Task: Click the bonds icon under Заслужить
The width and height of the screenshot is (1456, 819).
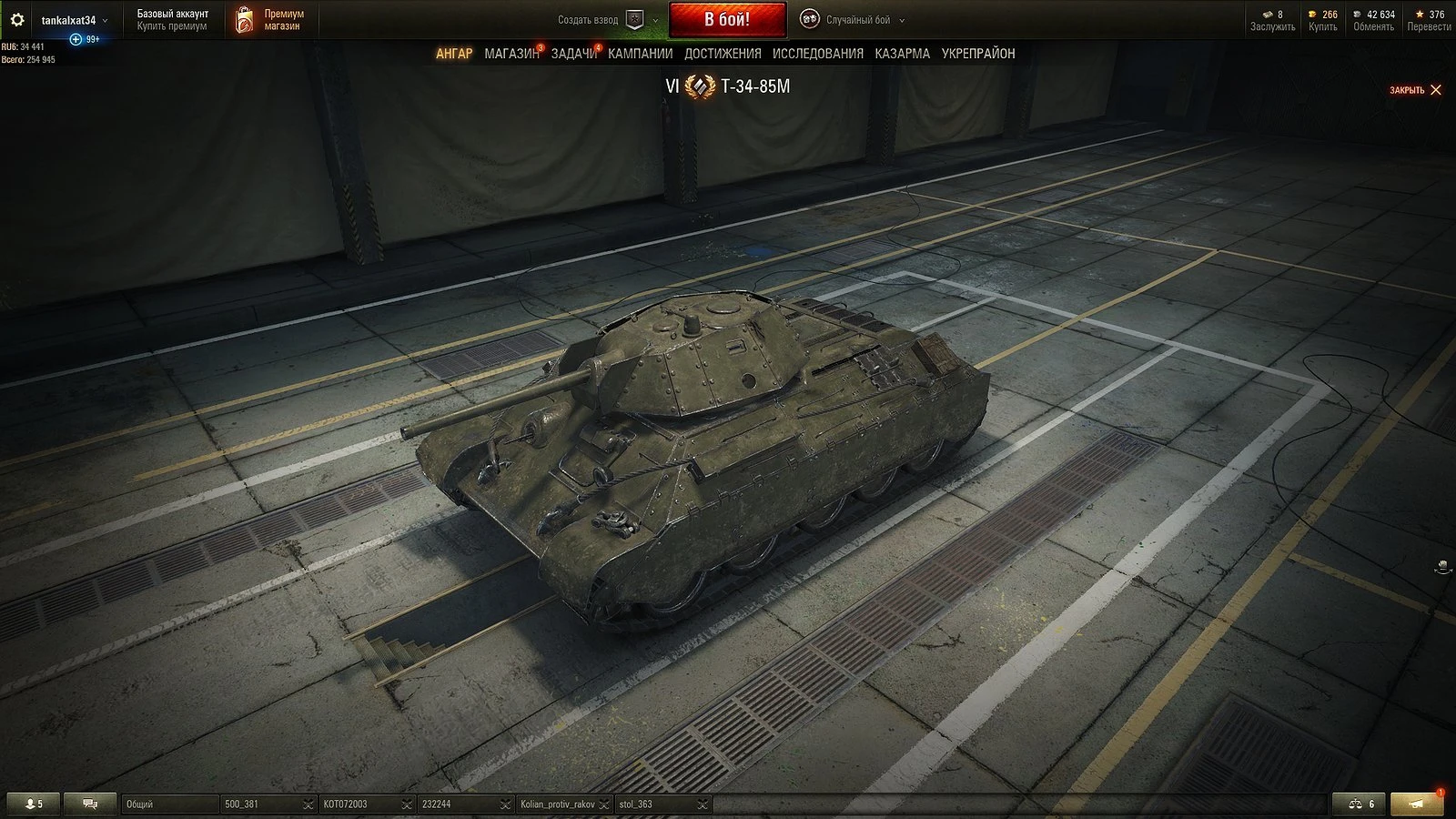Action: coord(1268,15)
